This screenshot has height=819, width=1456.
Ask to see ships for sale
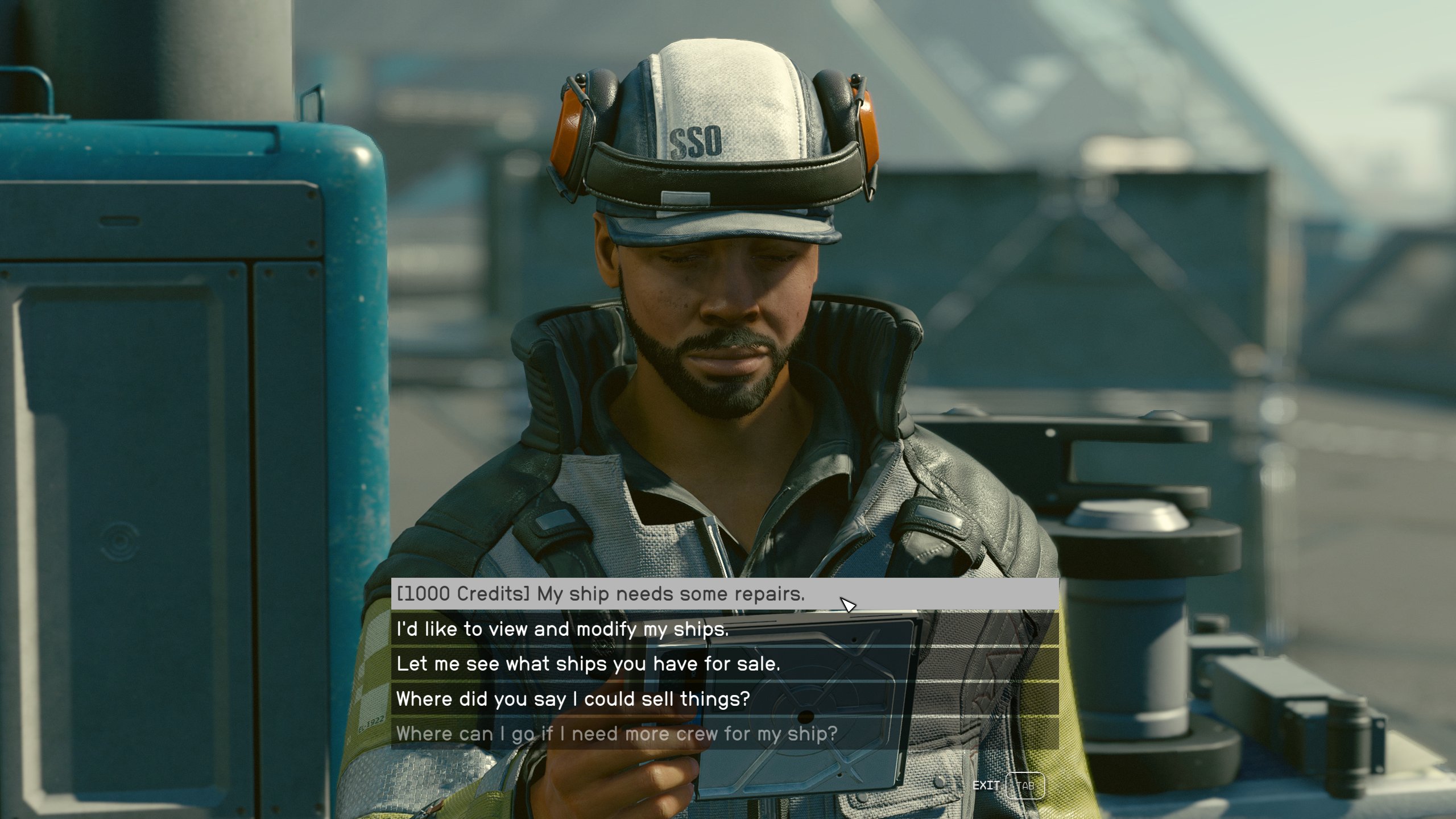click(x=588, y=664)
